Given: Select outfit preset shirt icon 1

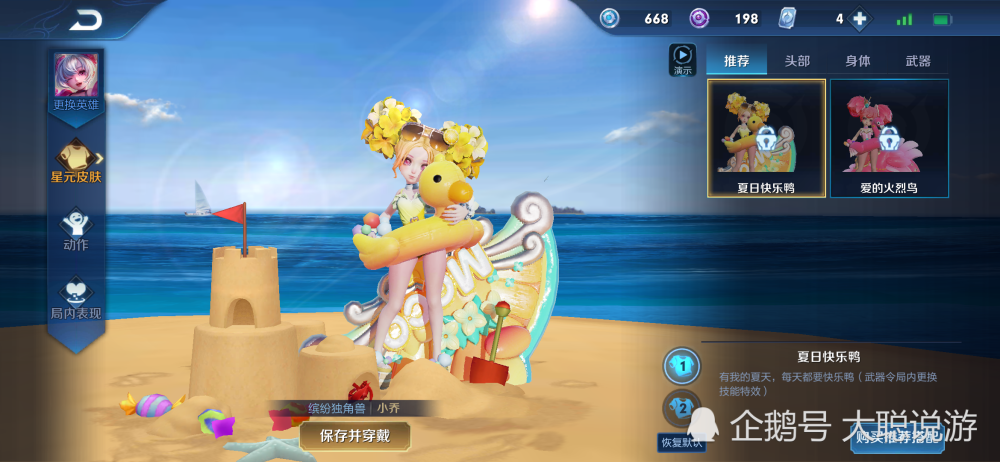Looking at the screenshot, I should coord(683,366).
